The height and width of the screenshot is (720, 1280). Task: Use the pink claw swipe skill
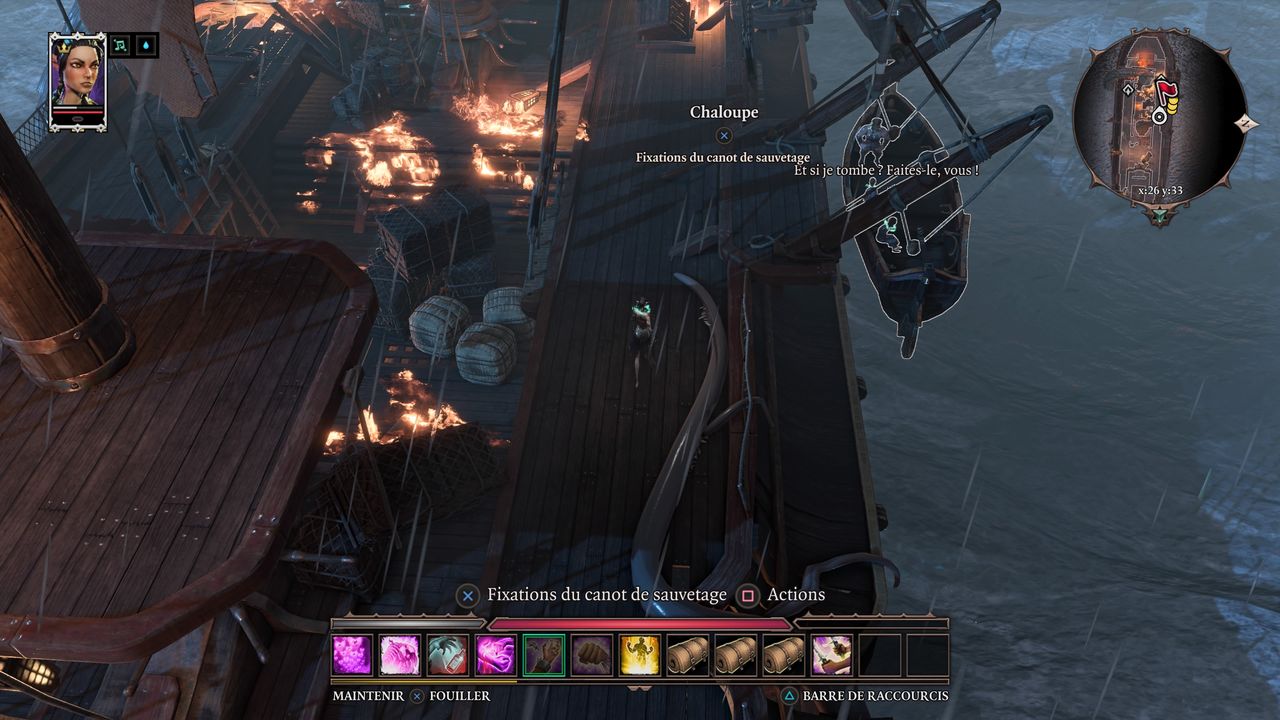tap(400, 655)
